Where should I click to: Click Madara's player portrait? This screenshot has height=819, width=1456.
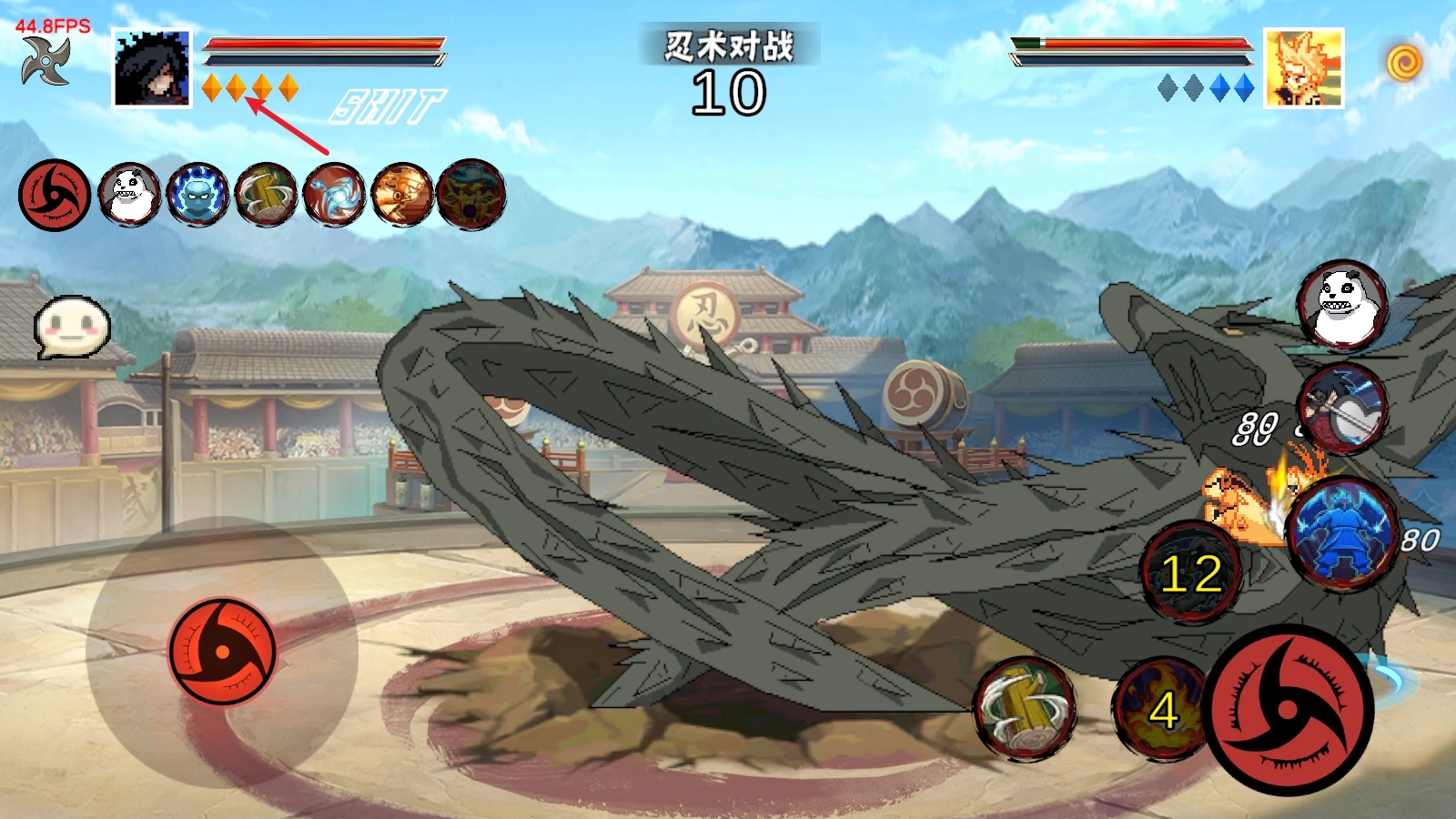tap(152, 68)
